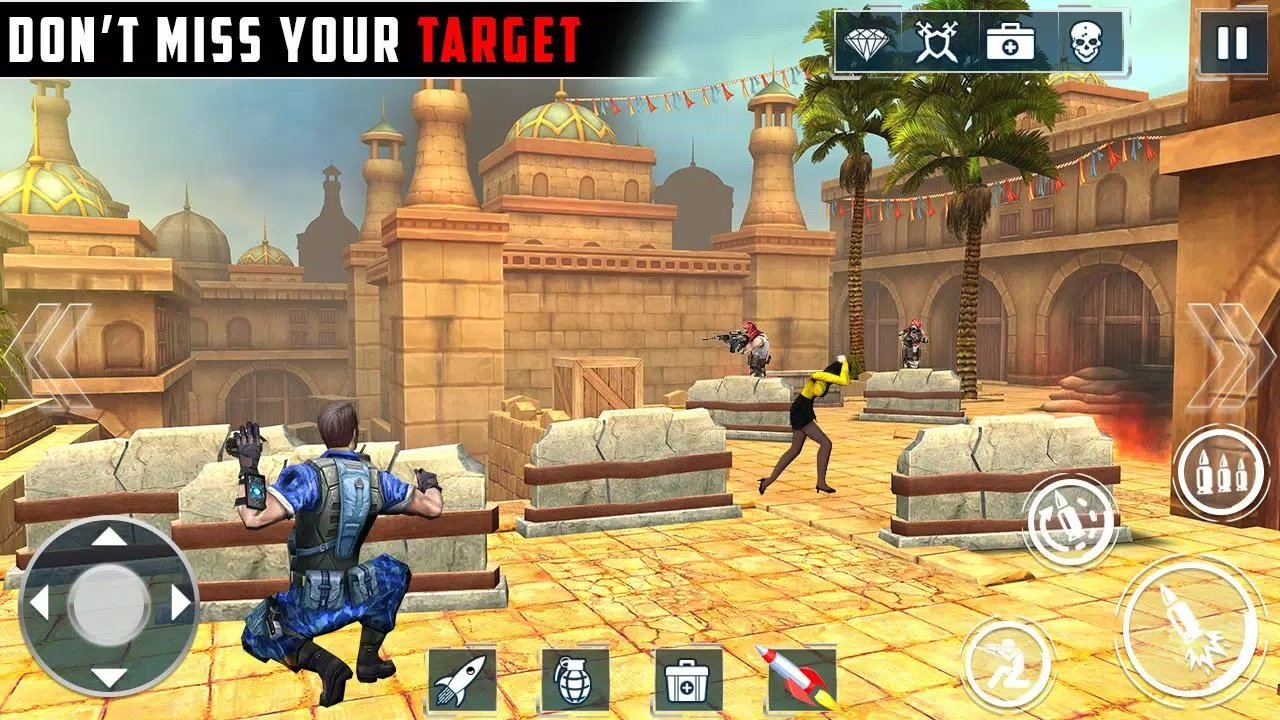
Task: Open the medkit counter at the top
Action: (1013, 42)
